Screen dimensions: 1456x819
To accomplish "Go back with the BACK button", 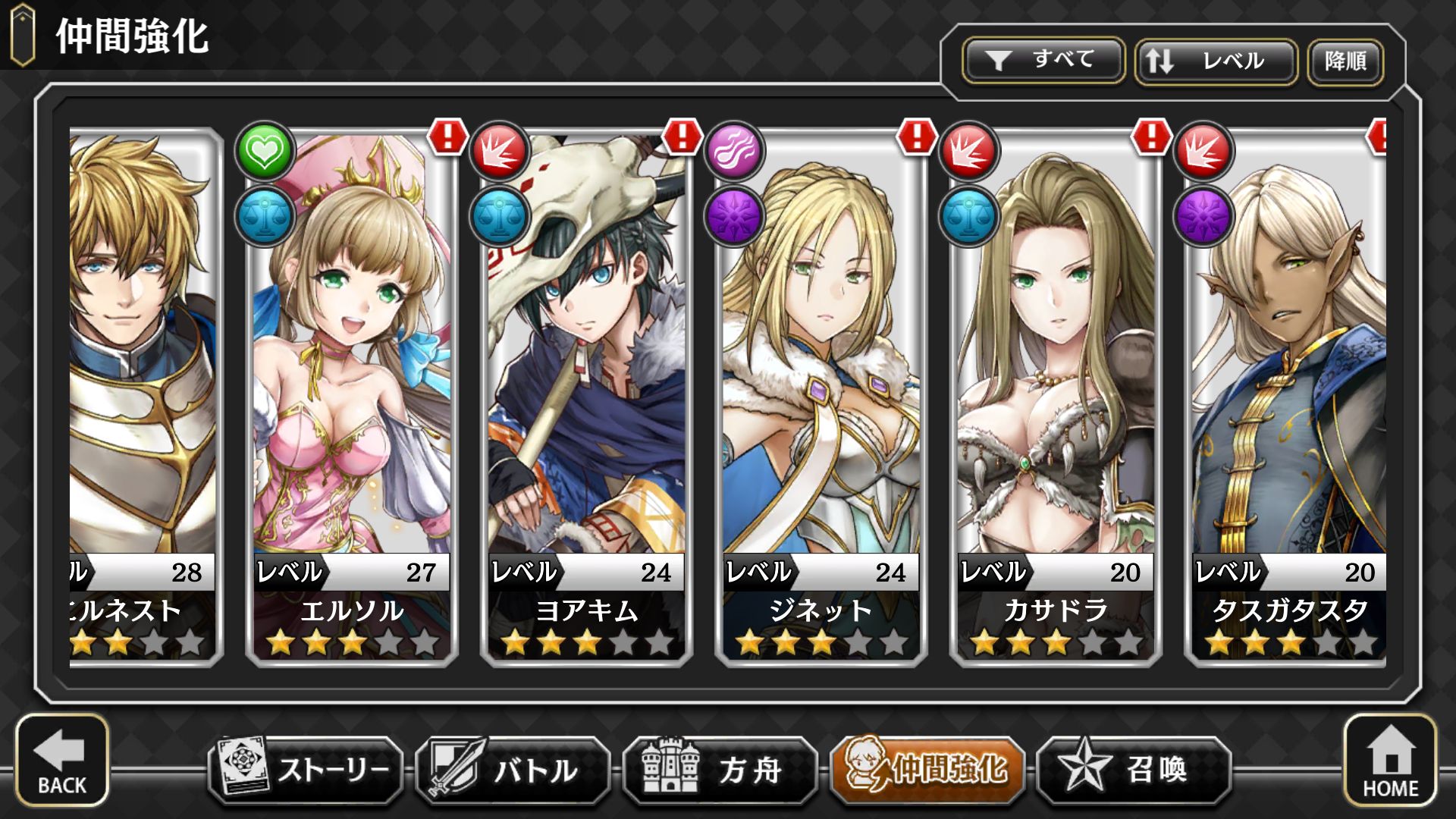I will [x=62, y=761].
